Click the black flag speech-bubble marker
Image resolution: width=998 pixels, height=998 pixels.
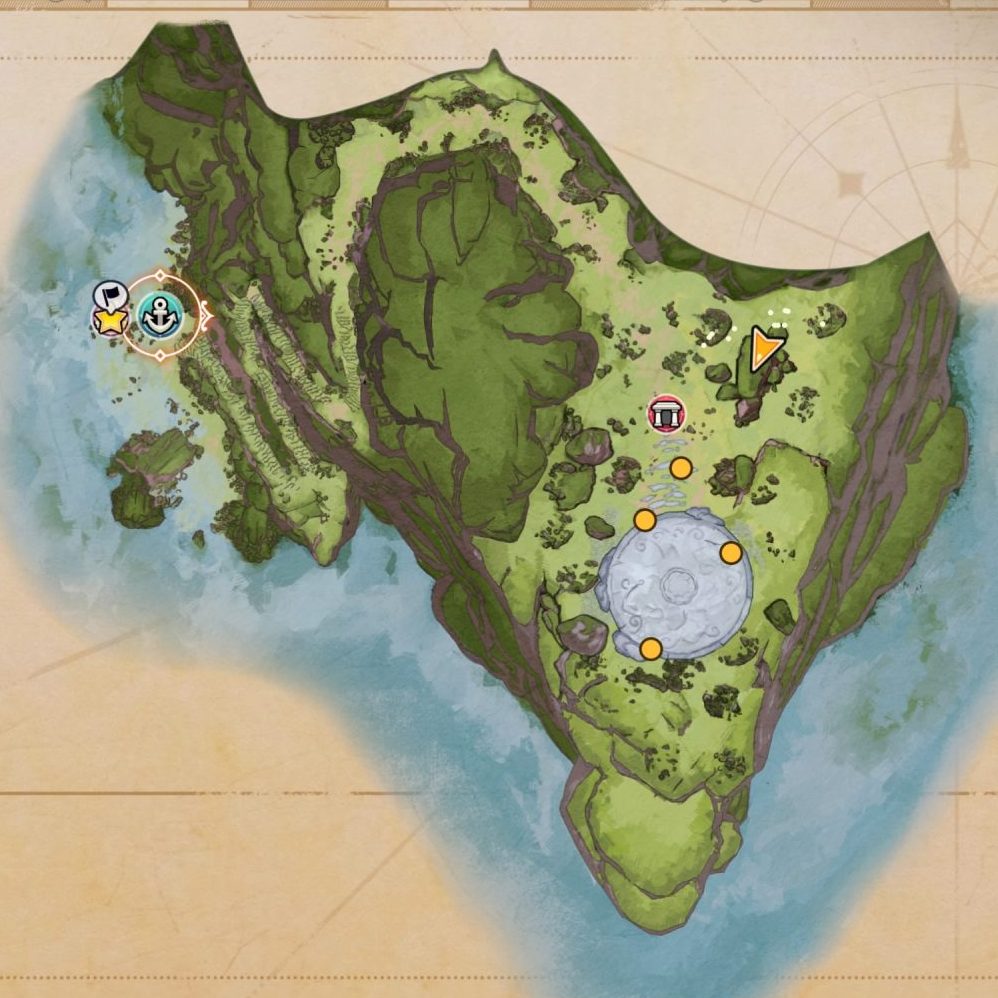[x=109, y=295]
